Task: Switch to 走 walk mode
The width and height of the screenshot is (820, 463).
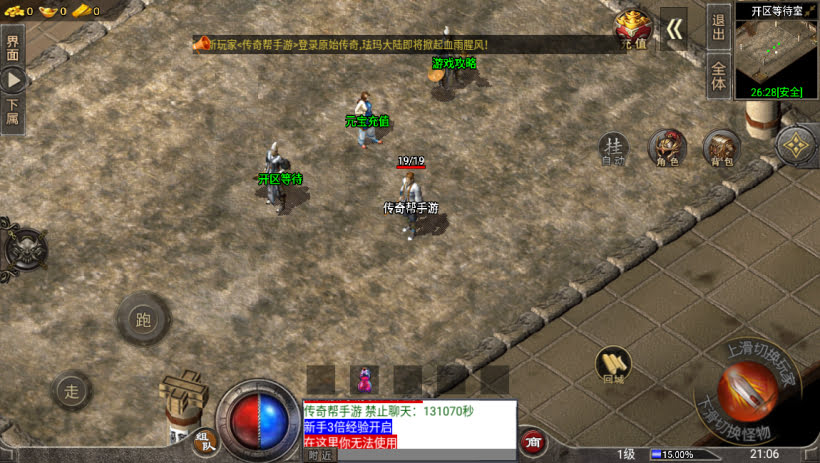Action: pos(72,391)
